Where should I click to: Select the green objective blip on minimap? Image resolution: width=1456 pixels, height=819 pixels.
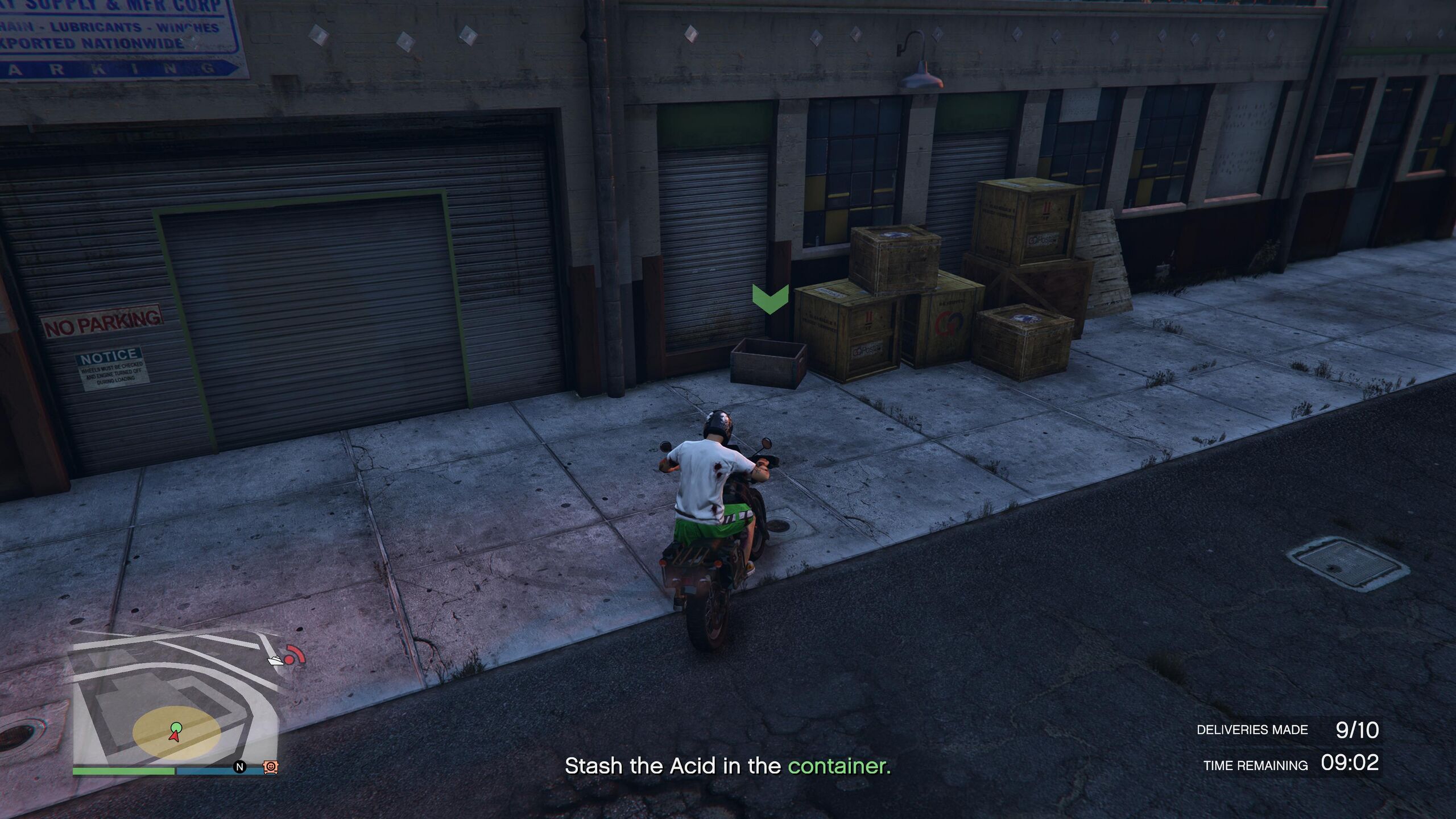coord(176,726)
